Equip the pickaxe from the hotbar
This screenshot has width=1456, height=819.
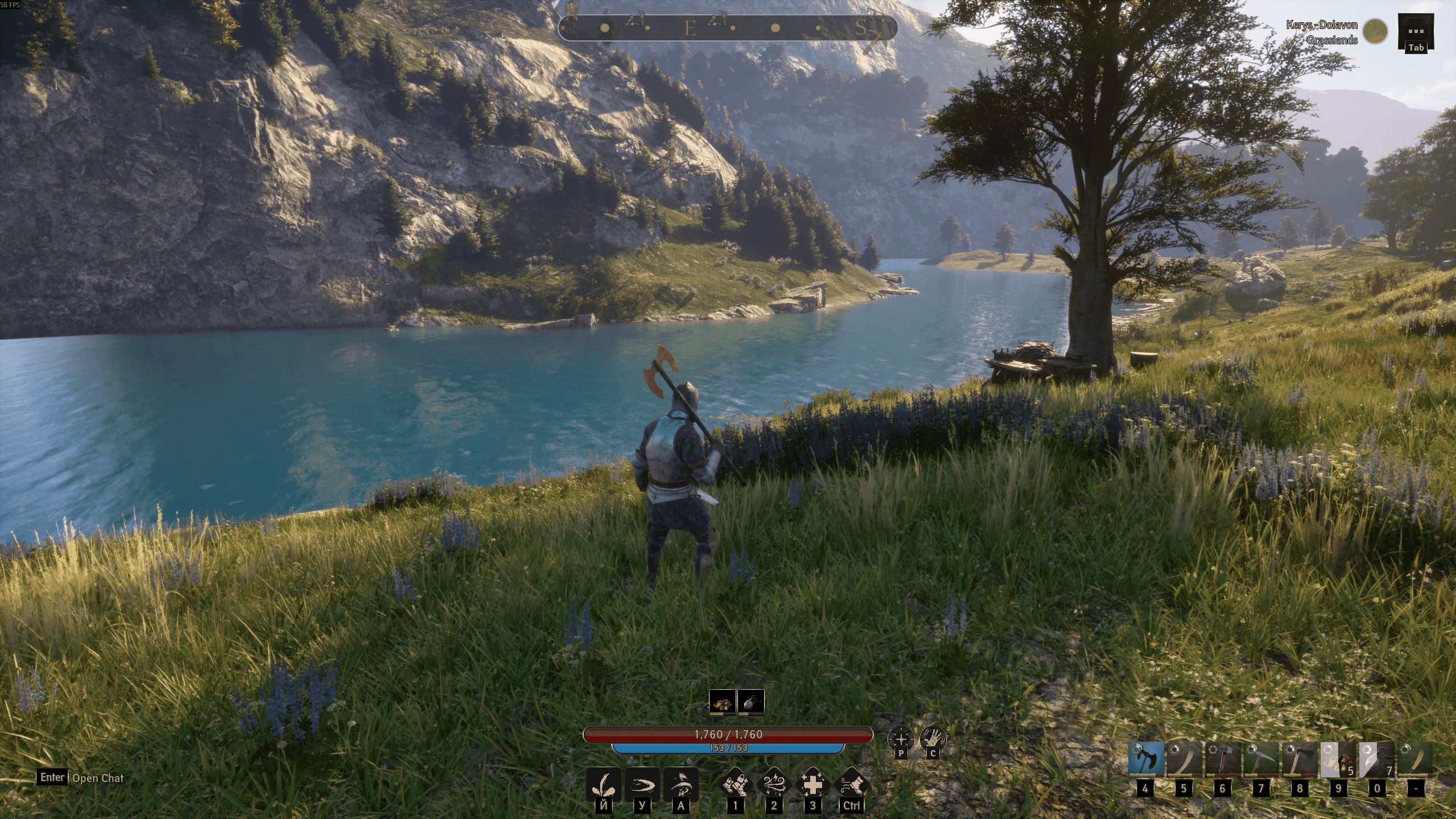[1261, 759]
